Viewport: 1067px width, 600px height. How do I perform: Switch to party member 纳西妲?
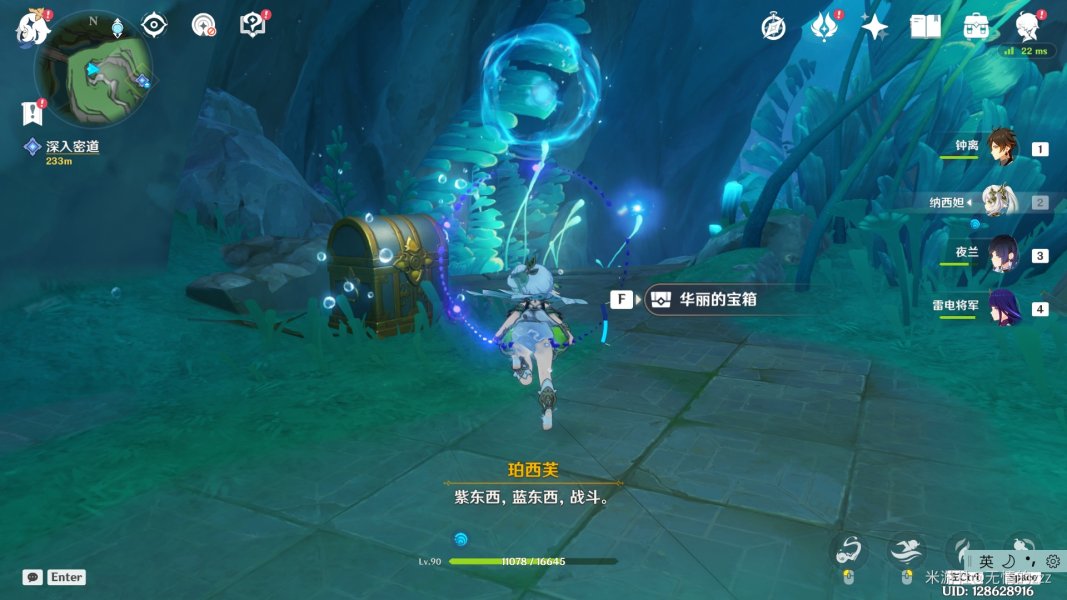point(1000,201)
